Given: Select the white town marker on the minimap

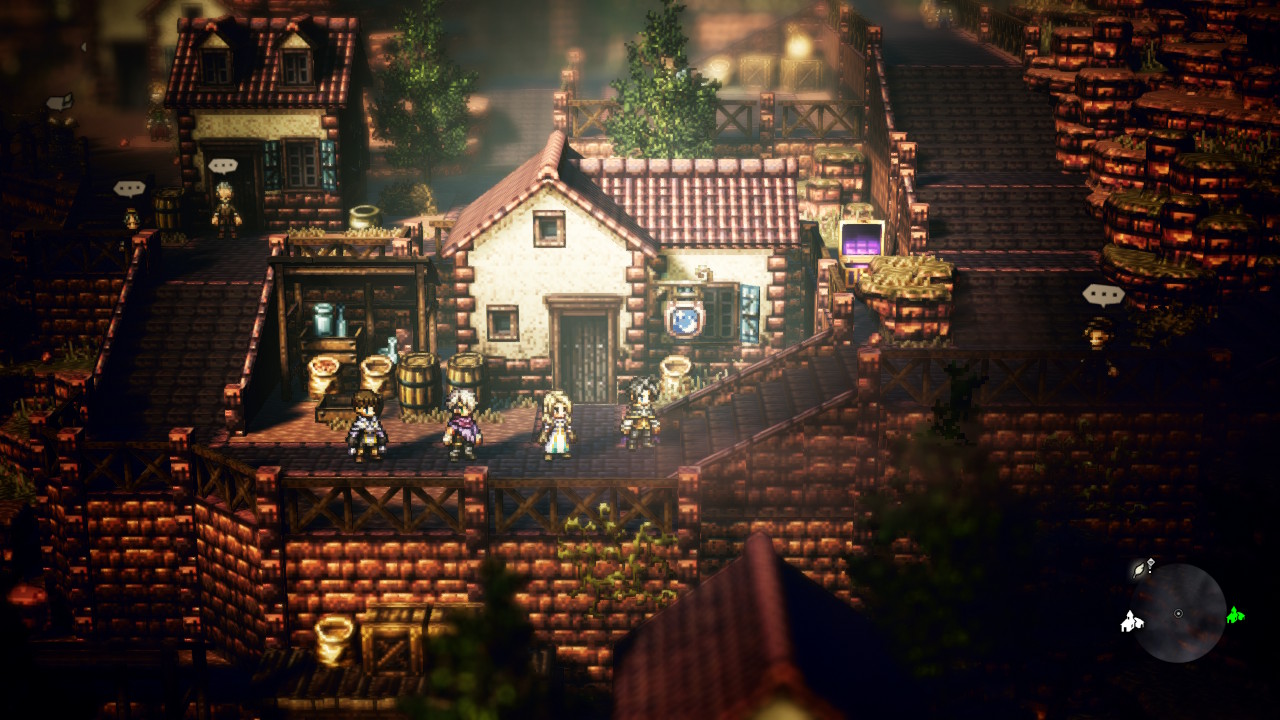Looking at the screenshot, I should [1131, 622].
